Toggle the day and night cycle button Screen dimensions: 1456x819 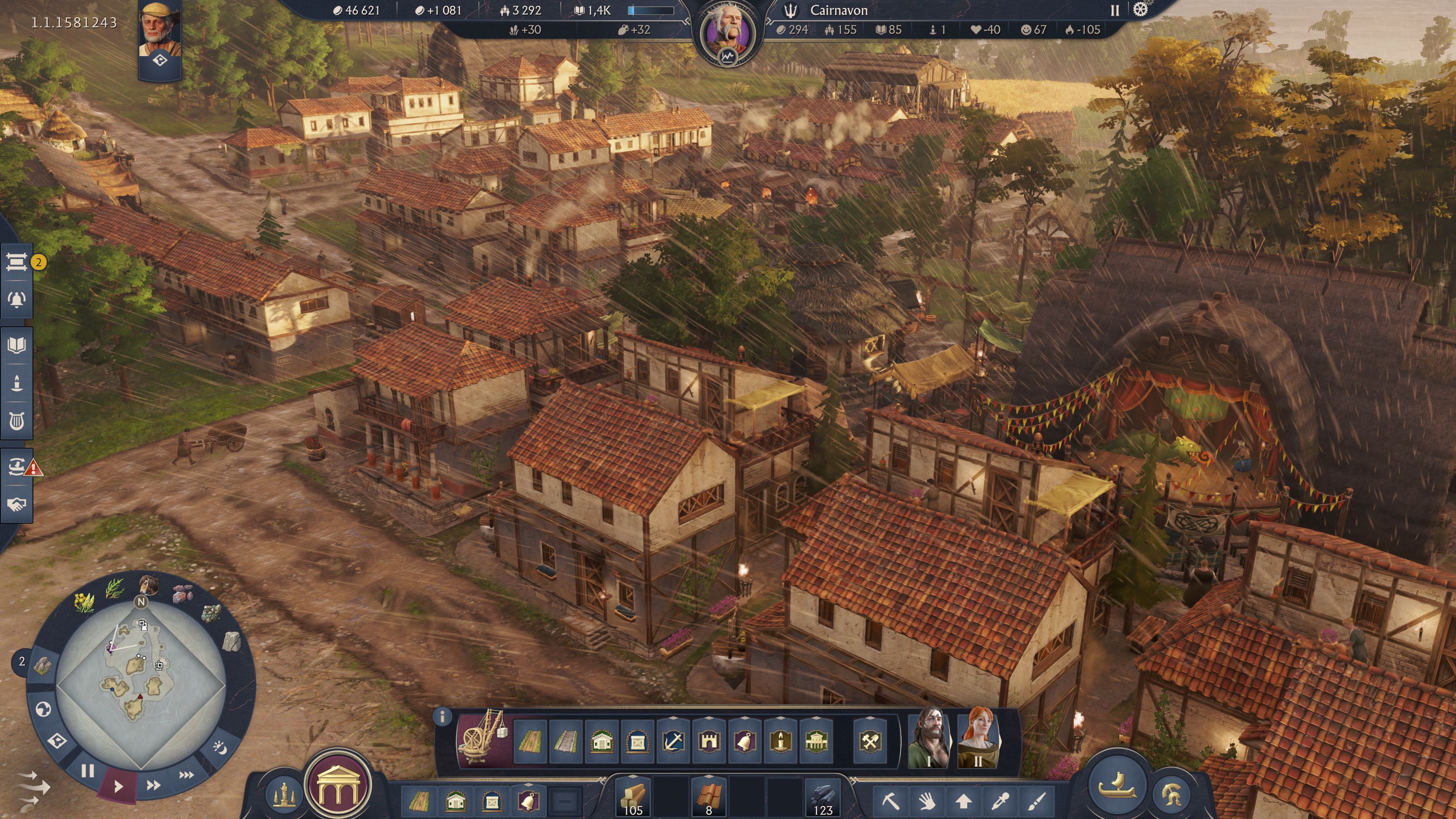click(219, 748)
